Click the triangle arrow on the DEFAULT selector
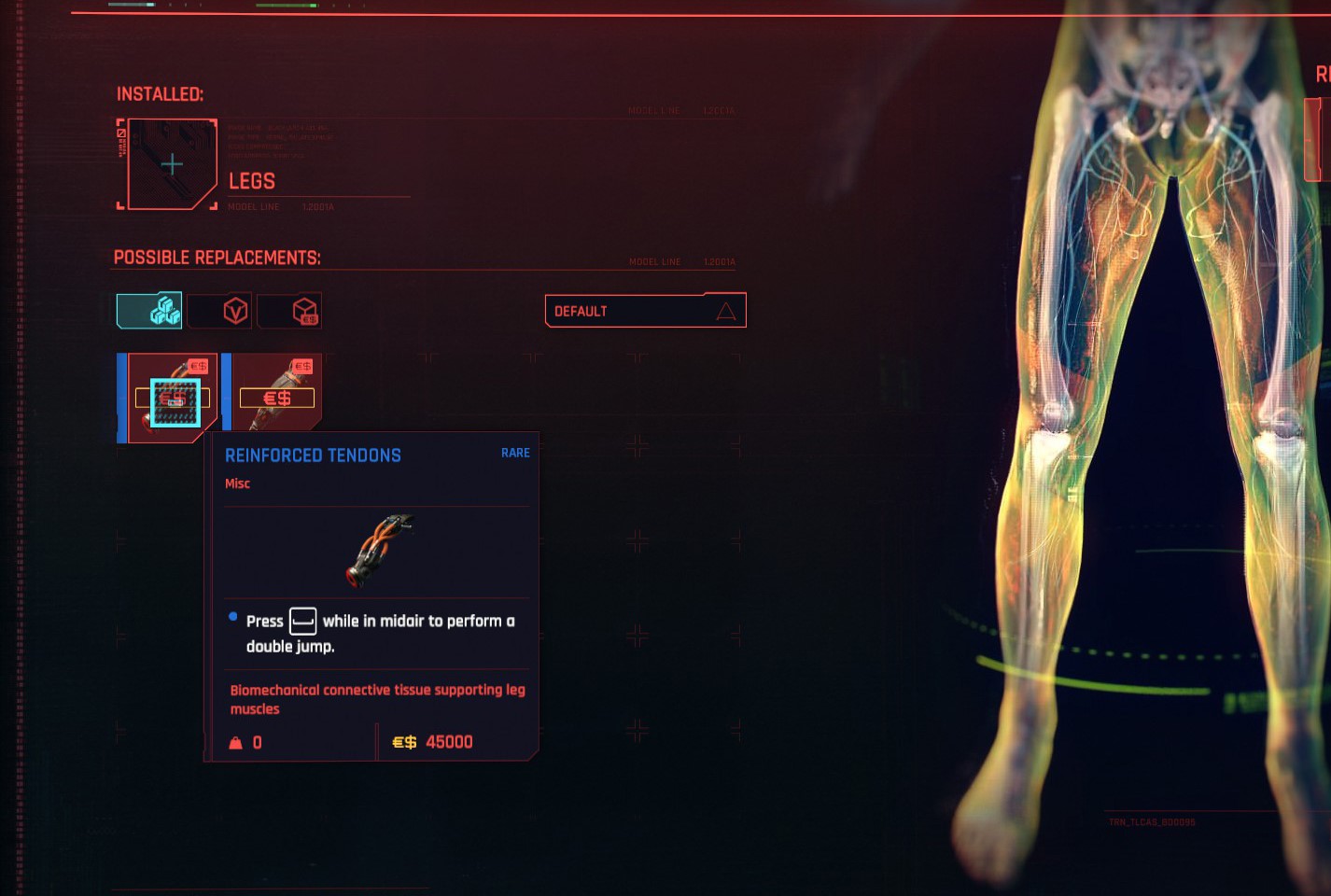The width and height of the screenshot is (1331, 896). pos(725,310)
